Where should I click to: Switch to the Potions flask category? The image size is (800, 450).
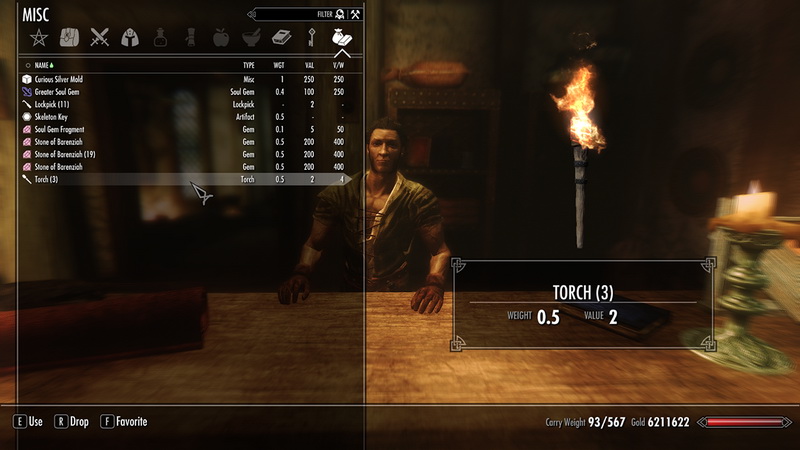tap(160, 38)
